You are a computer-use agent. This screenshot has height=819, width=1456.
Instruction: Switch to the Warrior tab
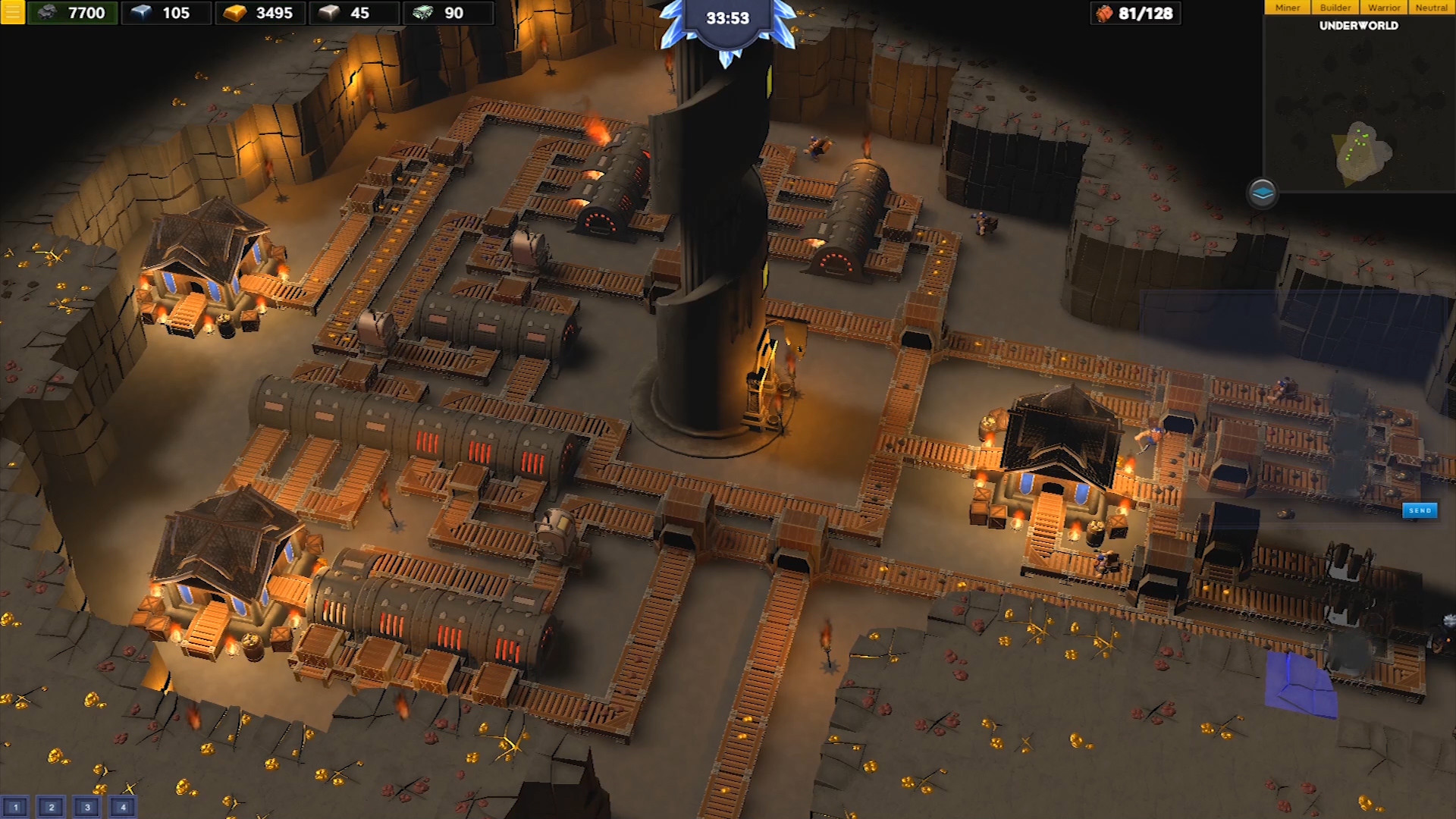pyautogui.click(x=1385, y=7)
